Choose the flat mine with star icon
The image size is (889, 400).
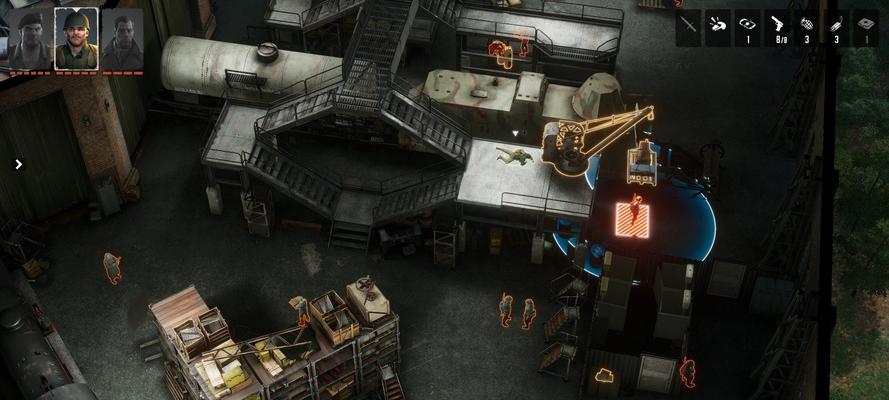(865, 26)
